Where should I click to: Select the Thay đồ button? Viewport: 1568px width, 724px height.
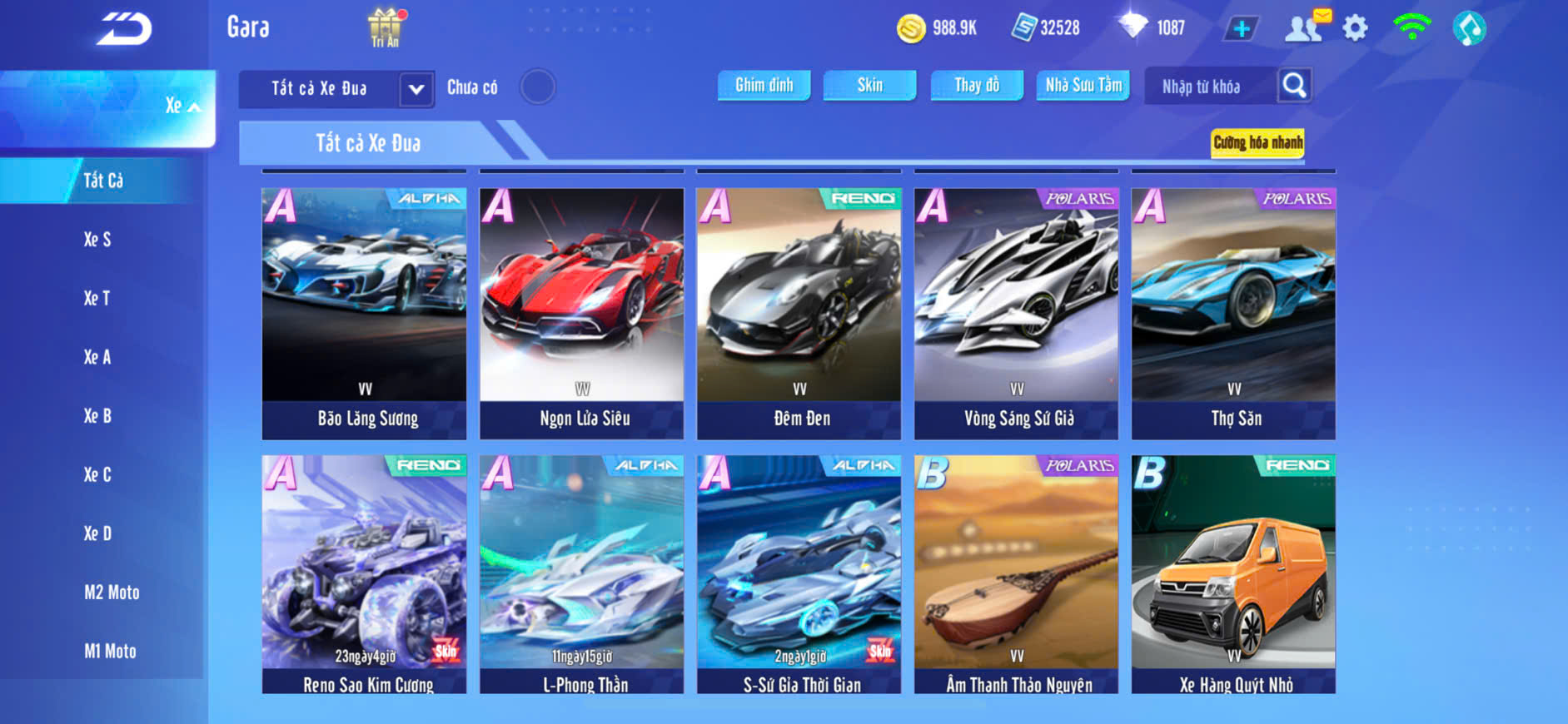tap(977, 85)
